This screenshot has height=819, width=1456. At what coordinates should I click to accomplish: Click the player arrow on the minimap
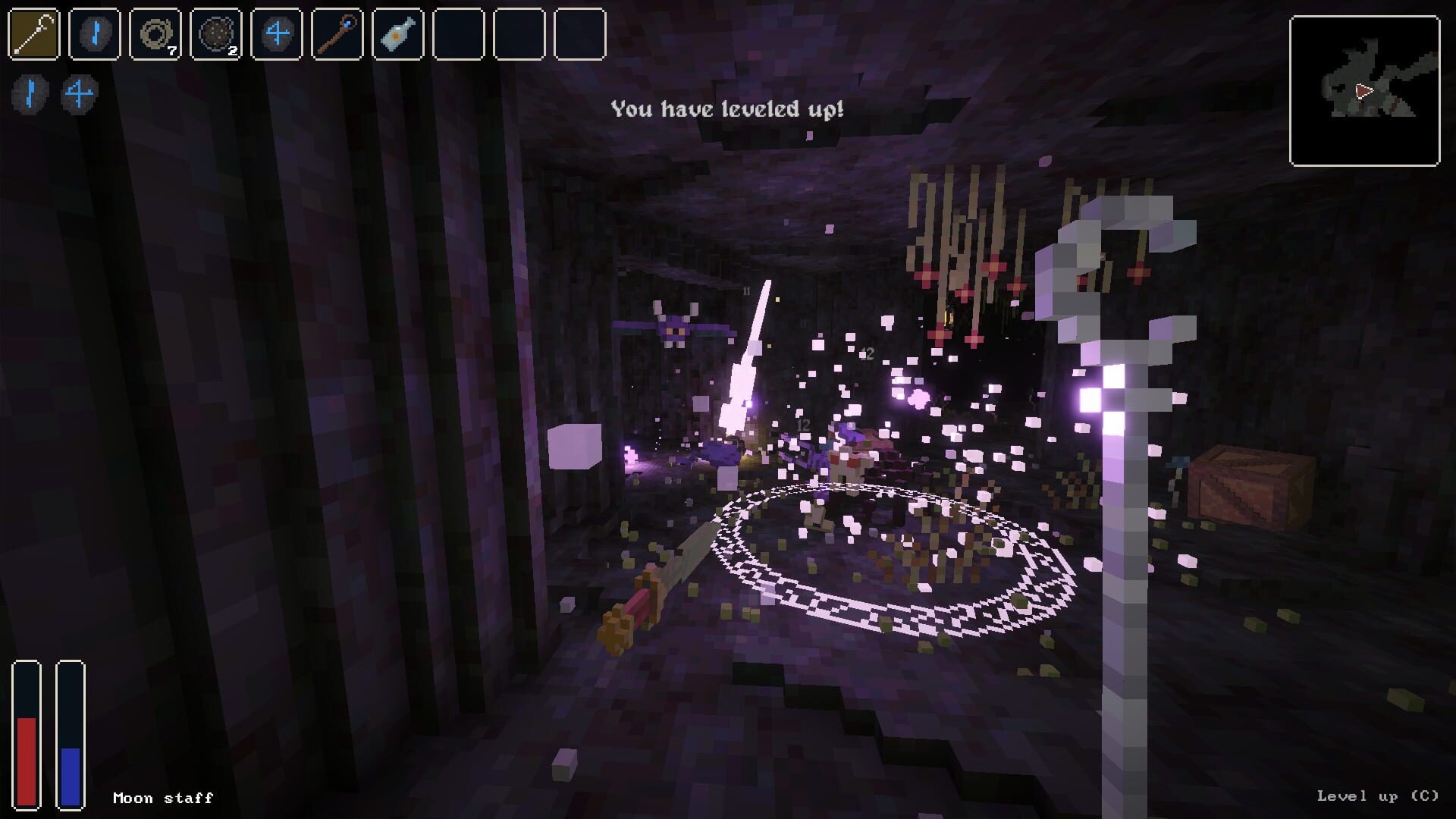pos(1364,92)
